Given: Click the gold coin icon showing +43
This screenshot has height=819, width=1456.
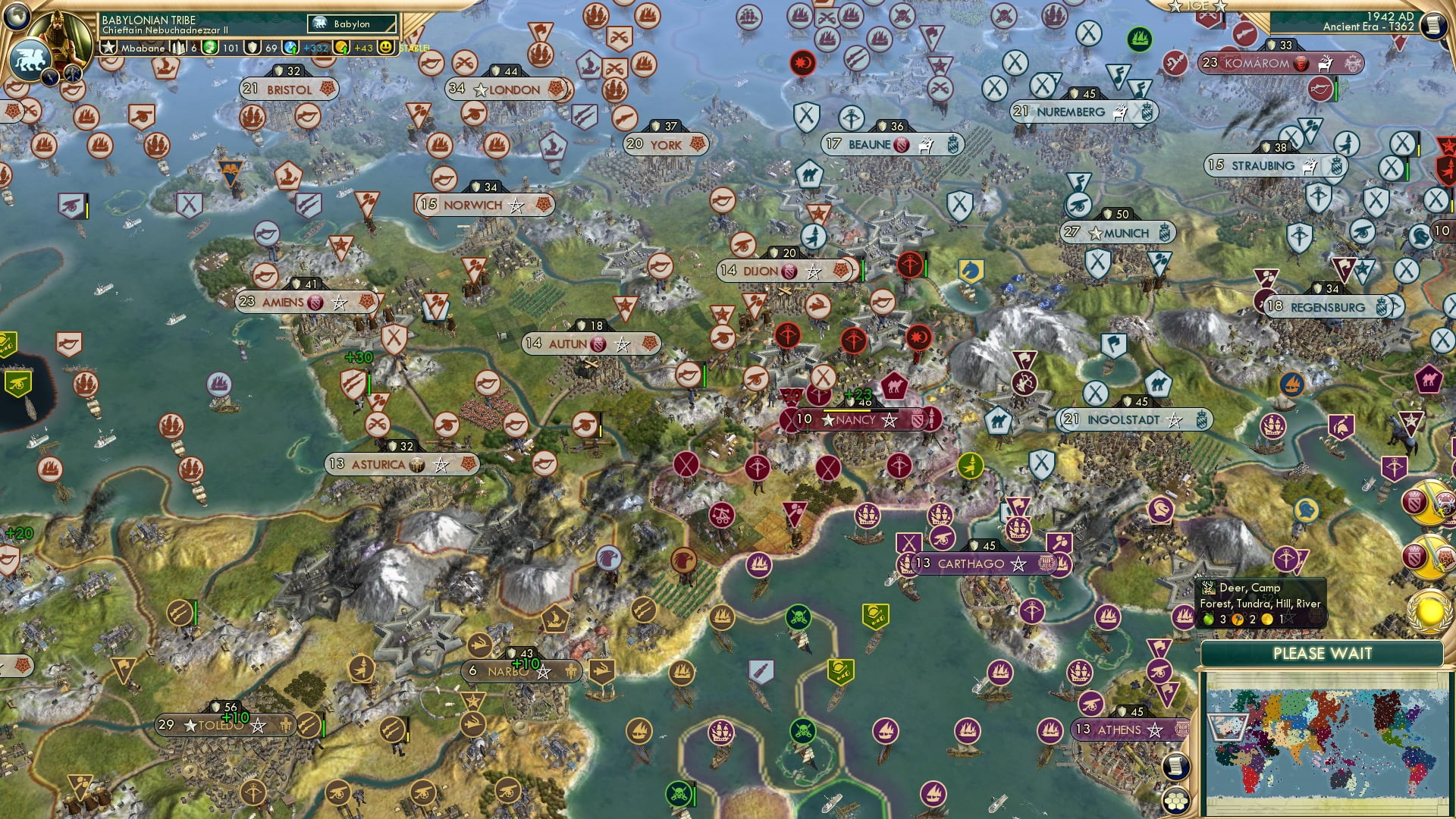Looking at the screenshot, I should tap(340, 48).
